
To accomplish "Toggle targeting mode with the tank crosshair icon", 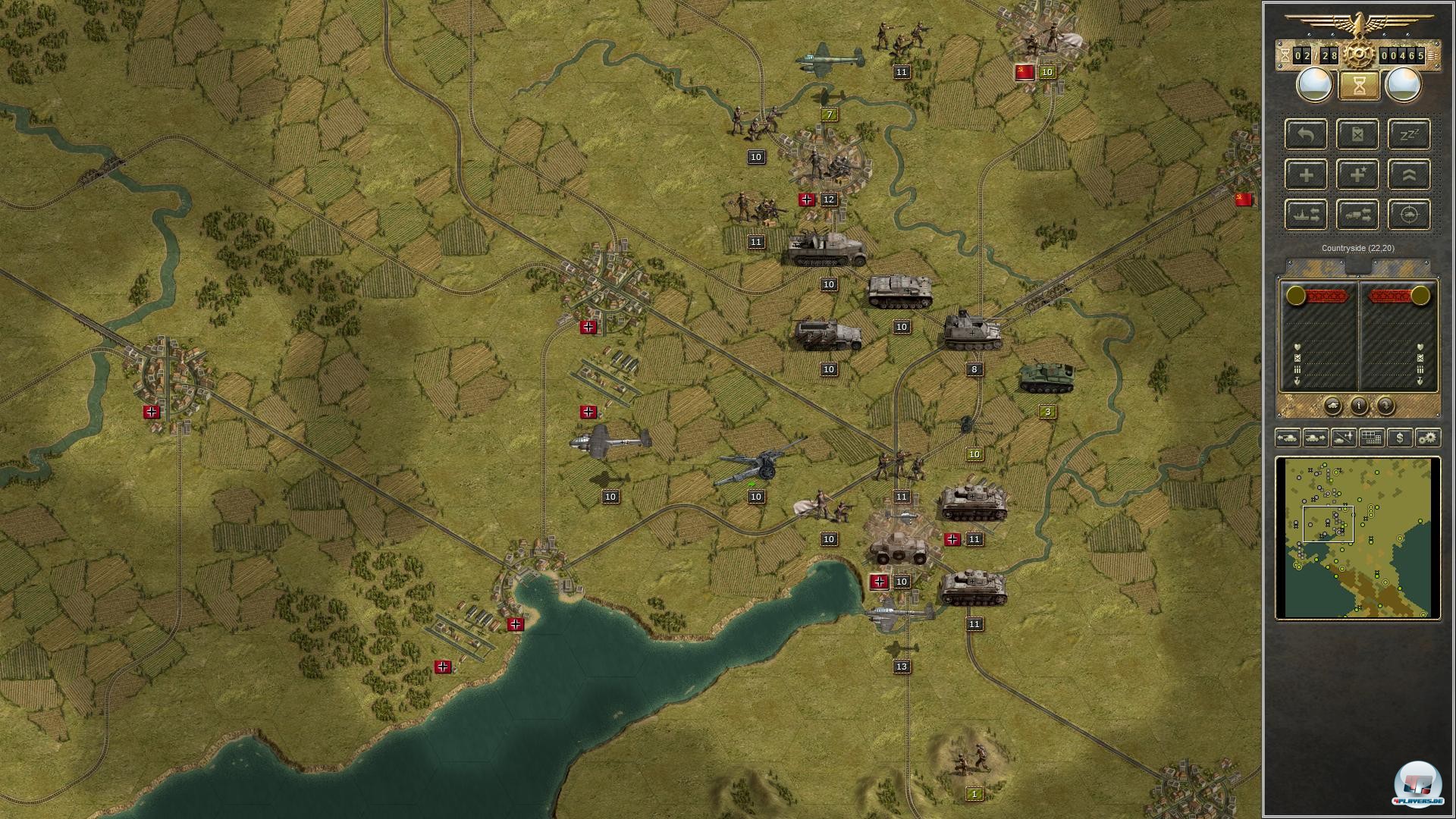I will pos(1410,214).
